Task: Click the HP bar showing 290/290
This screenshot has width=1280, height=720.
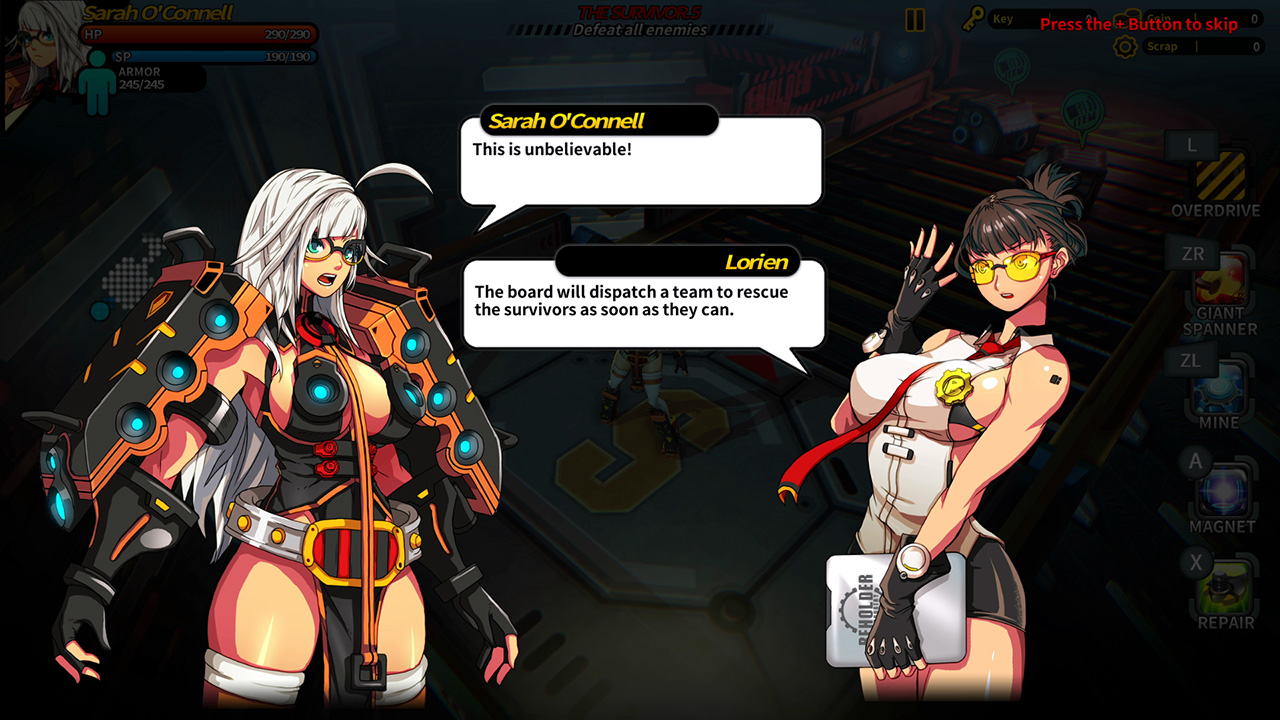Action: (195, 33)
